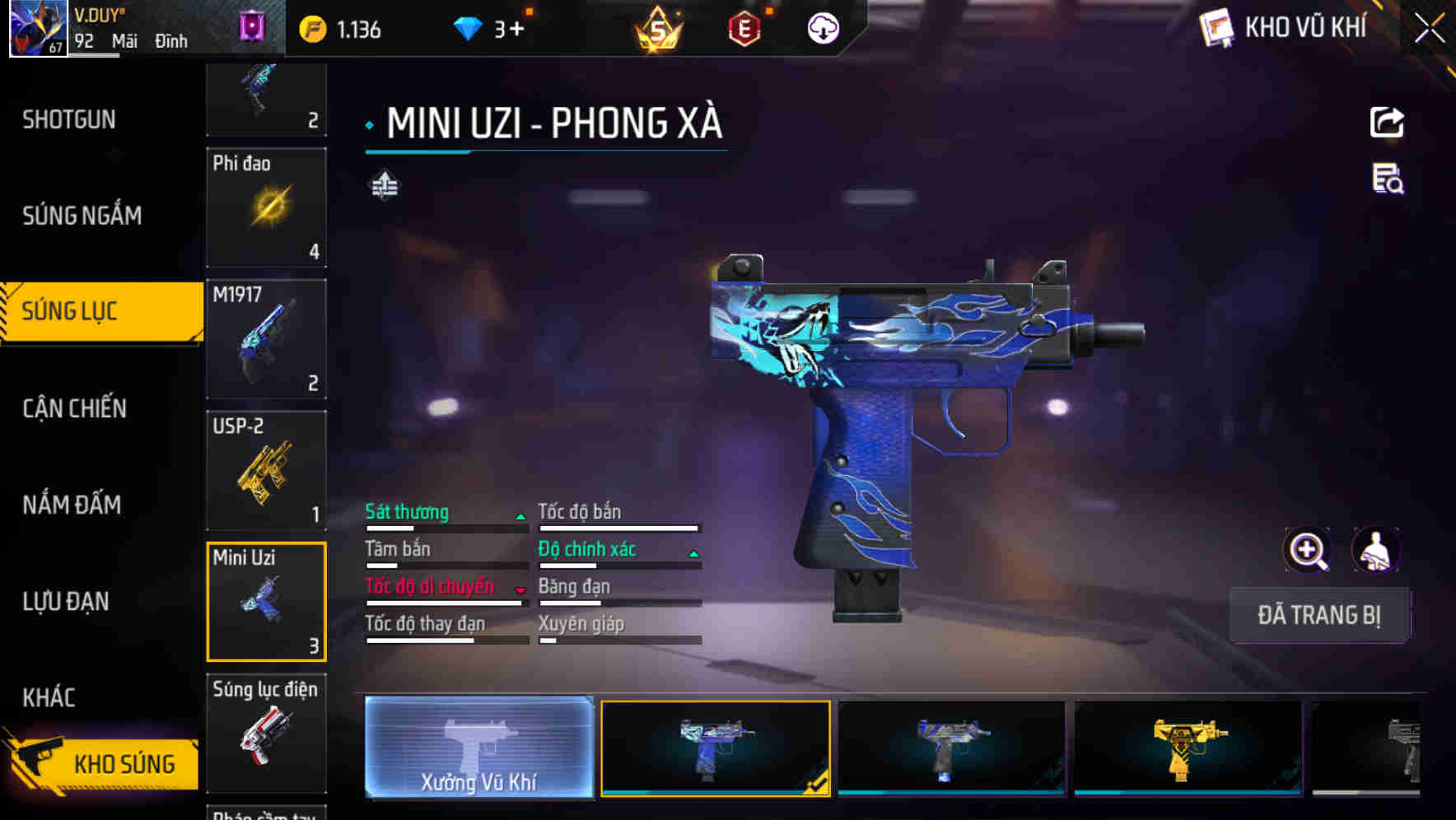Click the weapon upgrade icon below the title
Screen dimensions: 1456x820
click(384, 186)
